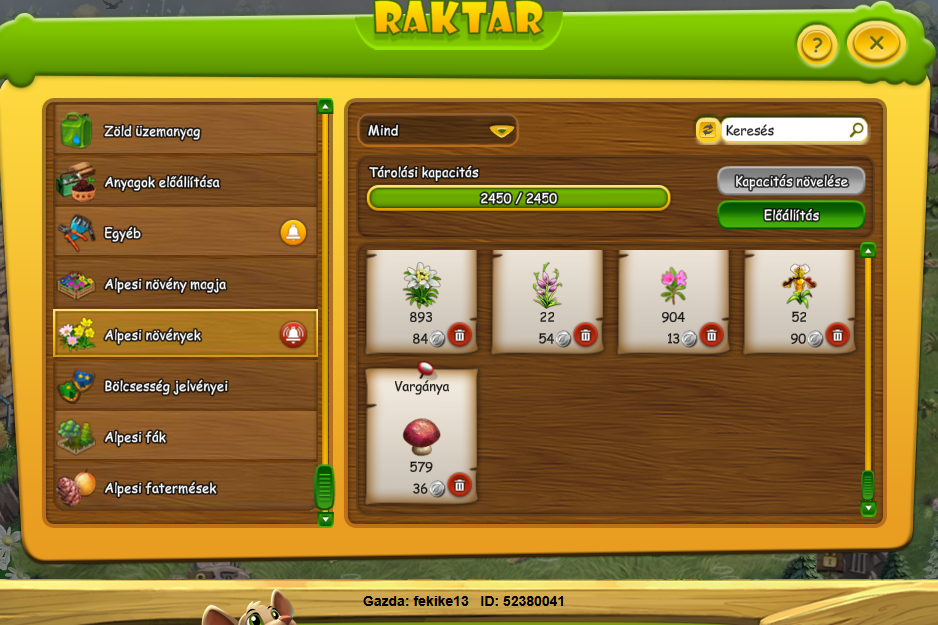
Task: Click the refresh icon beside the search box
Action: tap(707, 130)
